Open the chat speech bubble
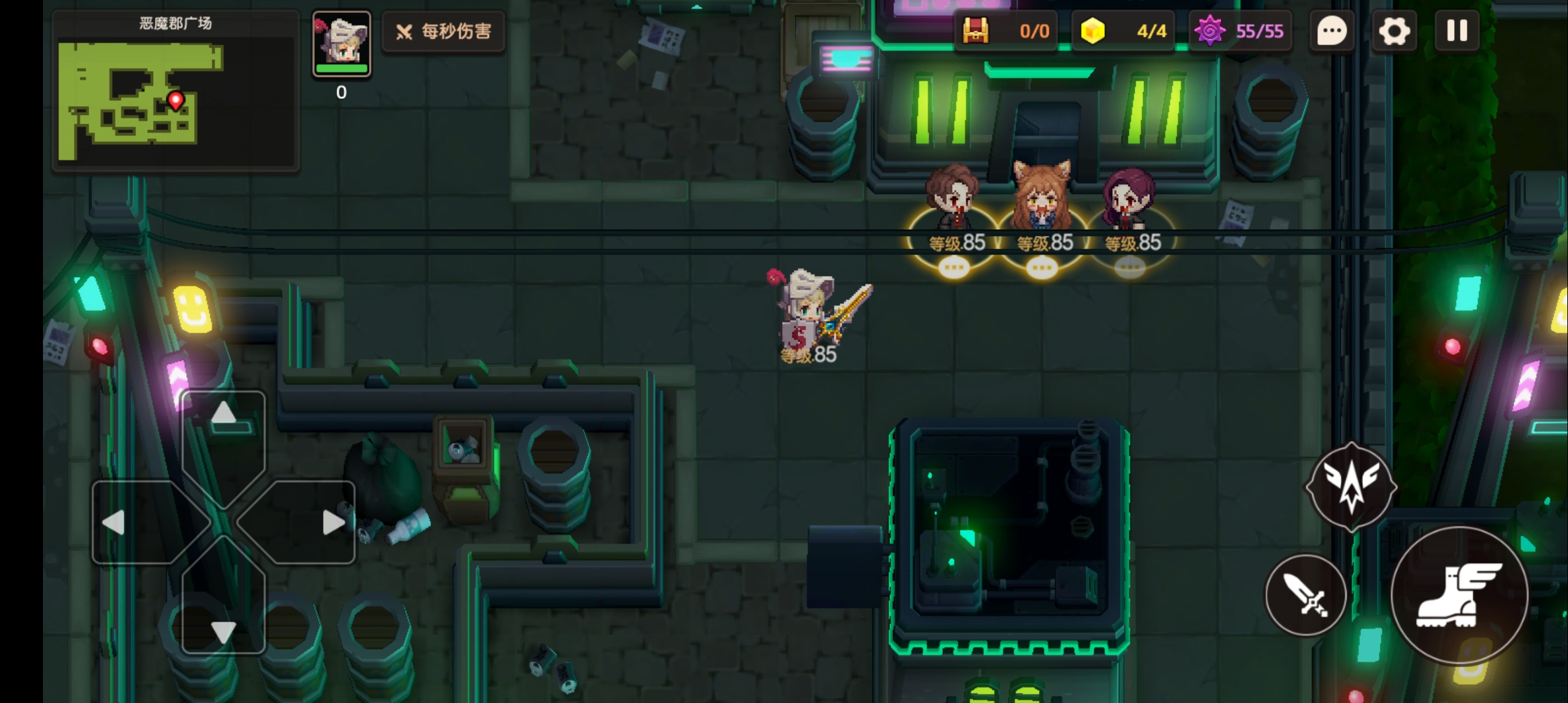 click(x=1332, y=31)
